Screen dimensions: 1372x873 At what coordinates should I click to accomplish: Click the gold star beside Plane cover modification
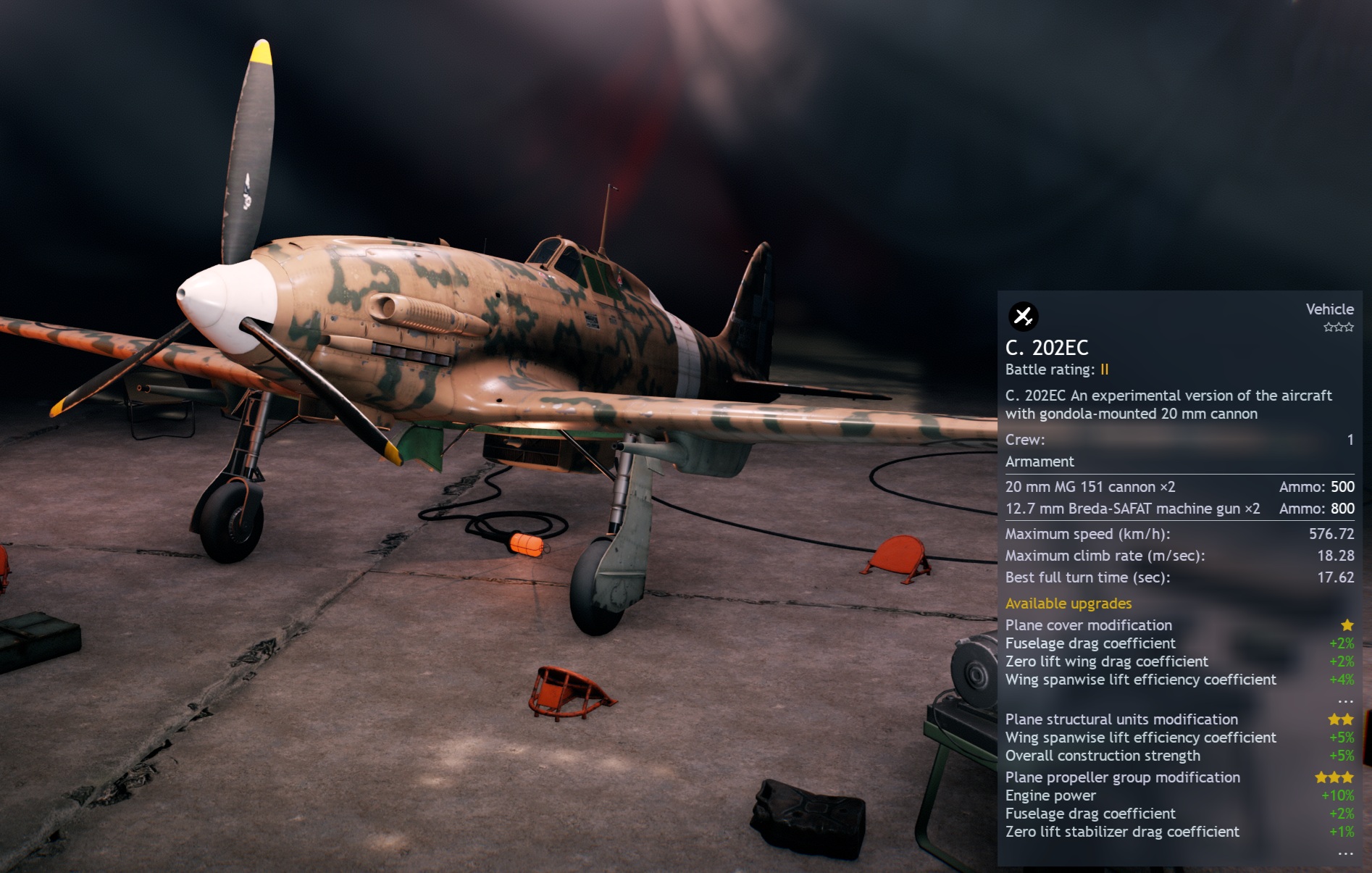click(x=1346, y=625)
